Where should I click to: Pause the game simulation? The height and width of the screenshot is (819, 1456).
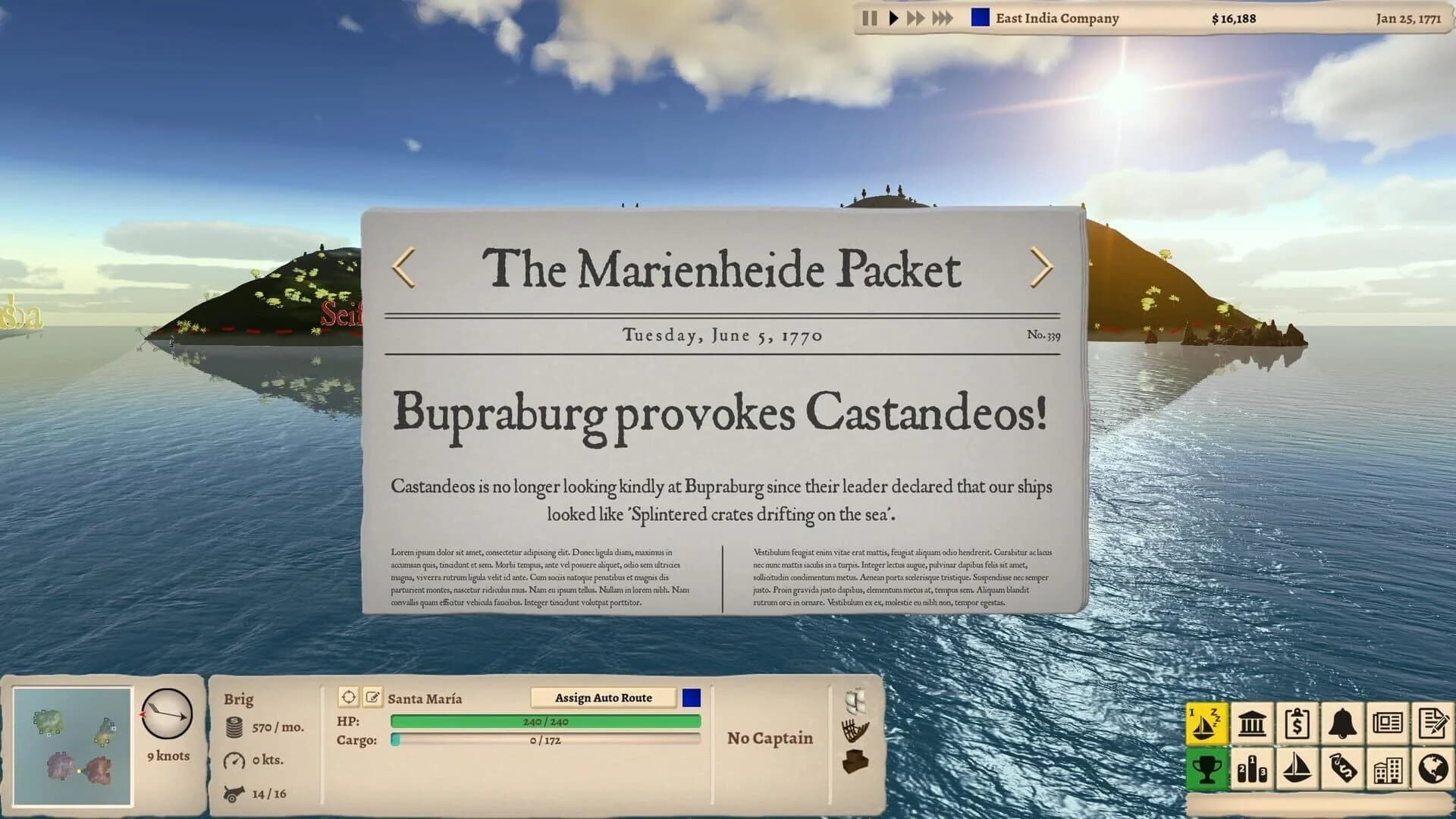(868, 17)
